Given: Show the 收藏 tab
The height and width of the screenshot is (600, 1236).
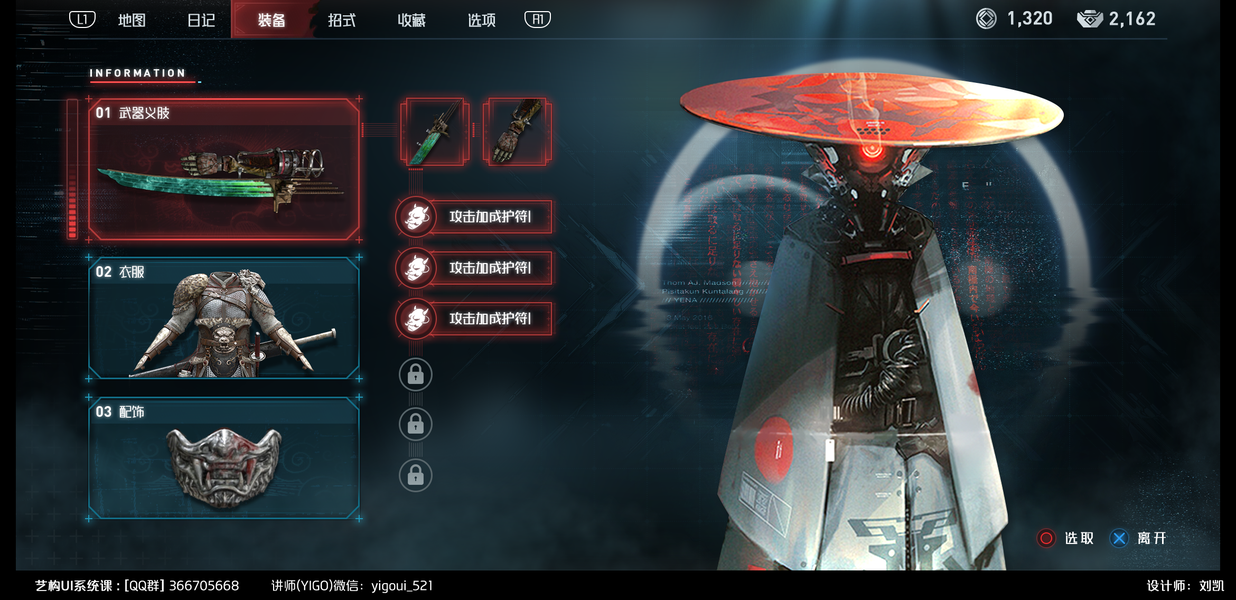Looking at the screenshot, I should point(412,20).
